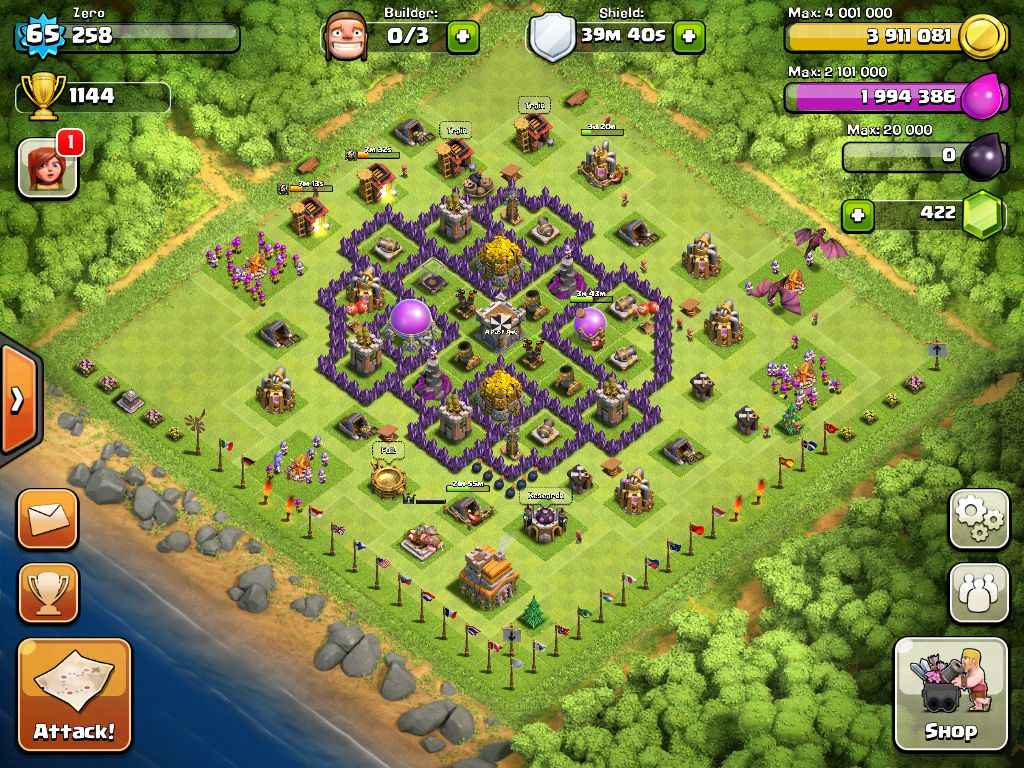The image size is (1024, 768).
Task: Open the villager notification portrait
Action: pos(48,165)
